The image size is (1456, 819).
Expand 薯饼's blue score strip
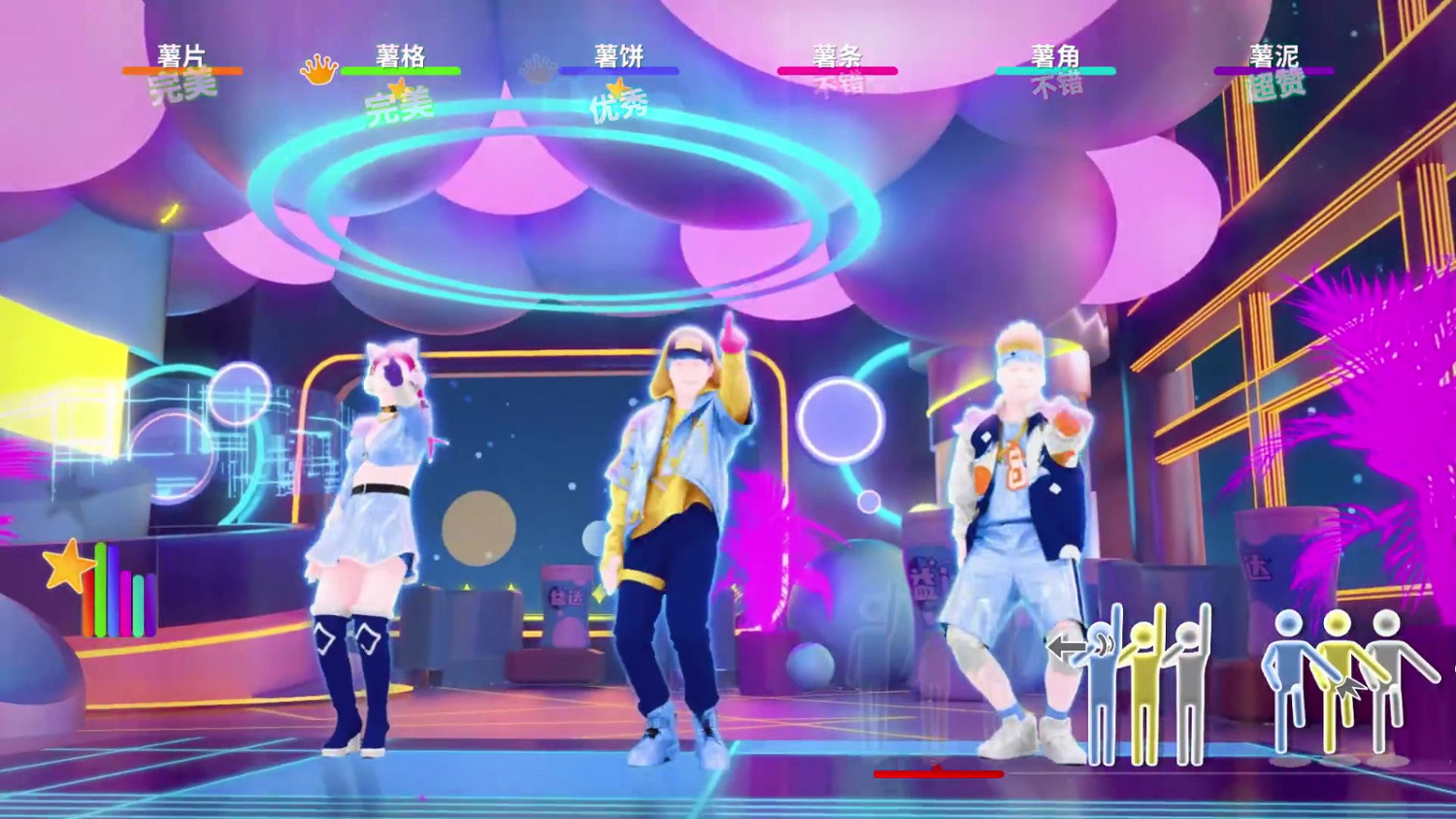pyautogui.click(x=621, y=69)
